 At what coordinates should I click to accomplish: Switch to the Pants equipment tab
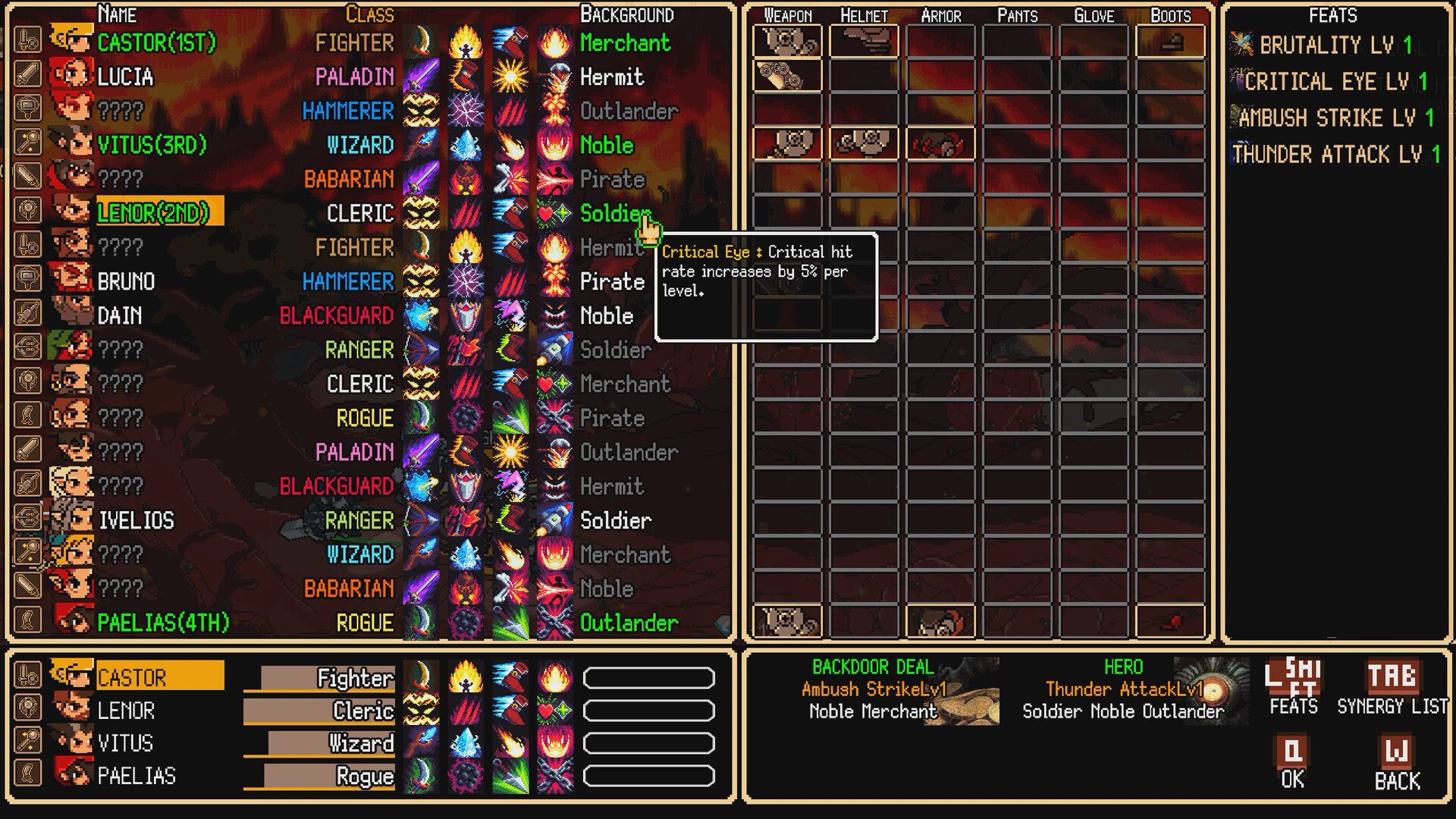1016,14
